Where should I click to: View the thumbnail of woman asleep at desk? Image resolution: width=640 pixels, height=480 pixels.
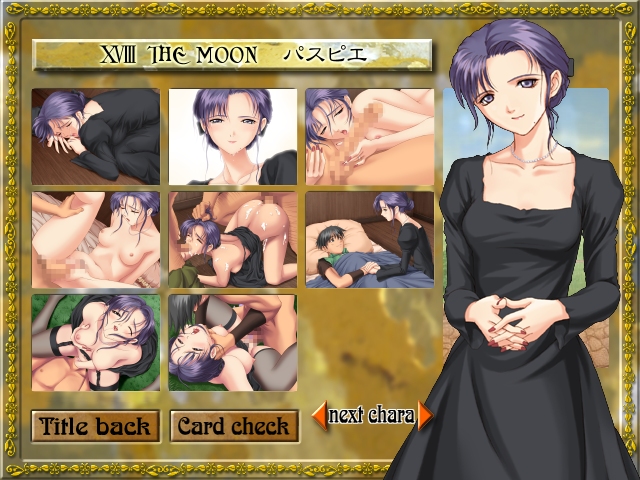[95, 136]
